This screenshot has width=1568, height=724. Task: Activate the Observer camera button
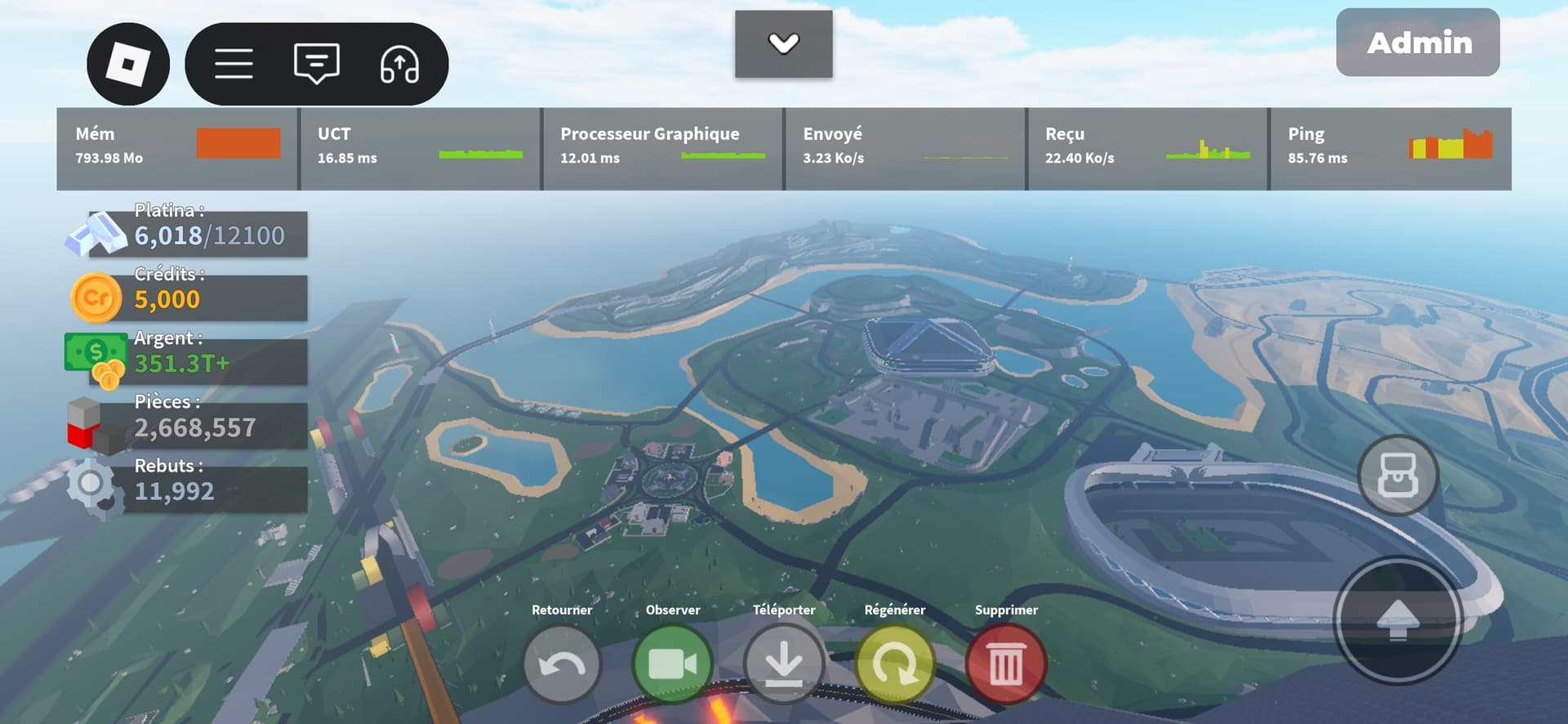(x=672, y=665)
